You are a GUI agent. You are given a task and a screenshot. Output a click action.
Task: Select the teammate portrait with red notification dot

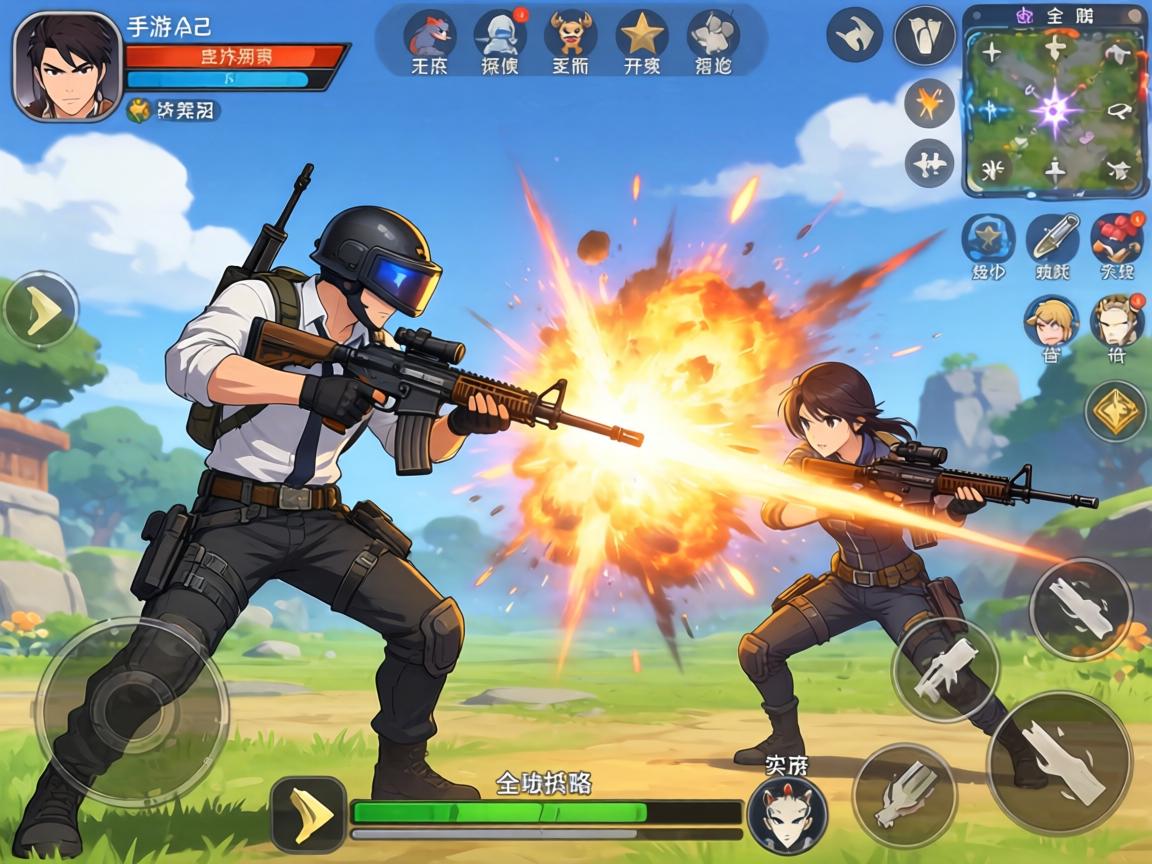(x=1116, y=322)
